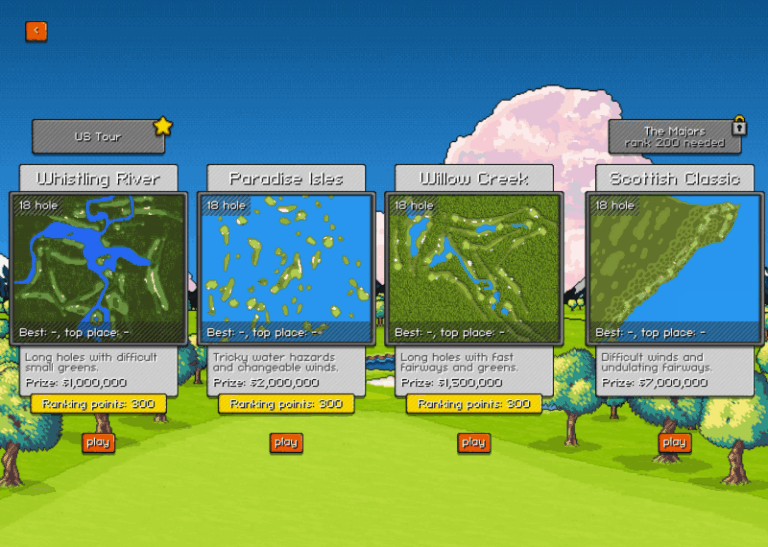This screenshot has height=547, width=768.
Task: Play the Scottish Classic course
Action: pos(674,442)
